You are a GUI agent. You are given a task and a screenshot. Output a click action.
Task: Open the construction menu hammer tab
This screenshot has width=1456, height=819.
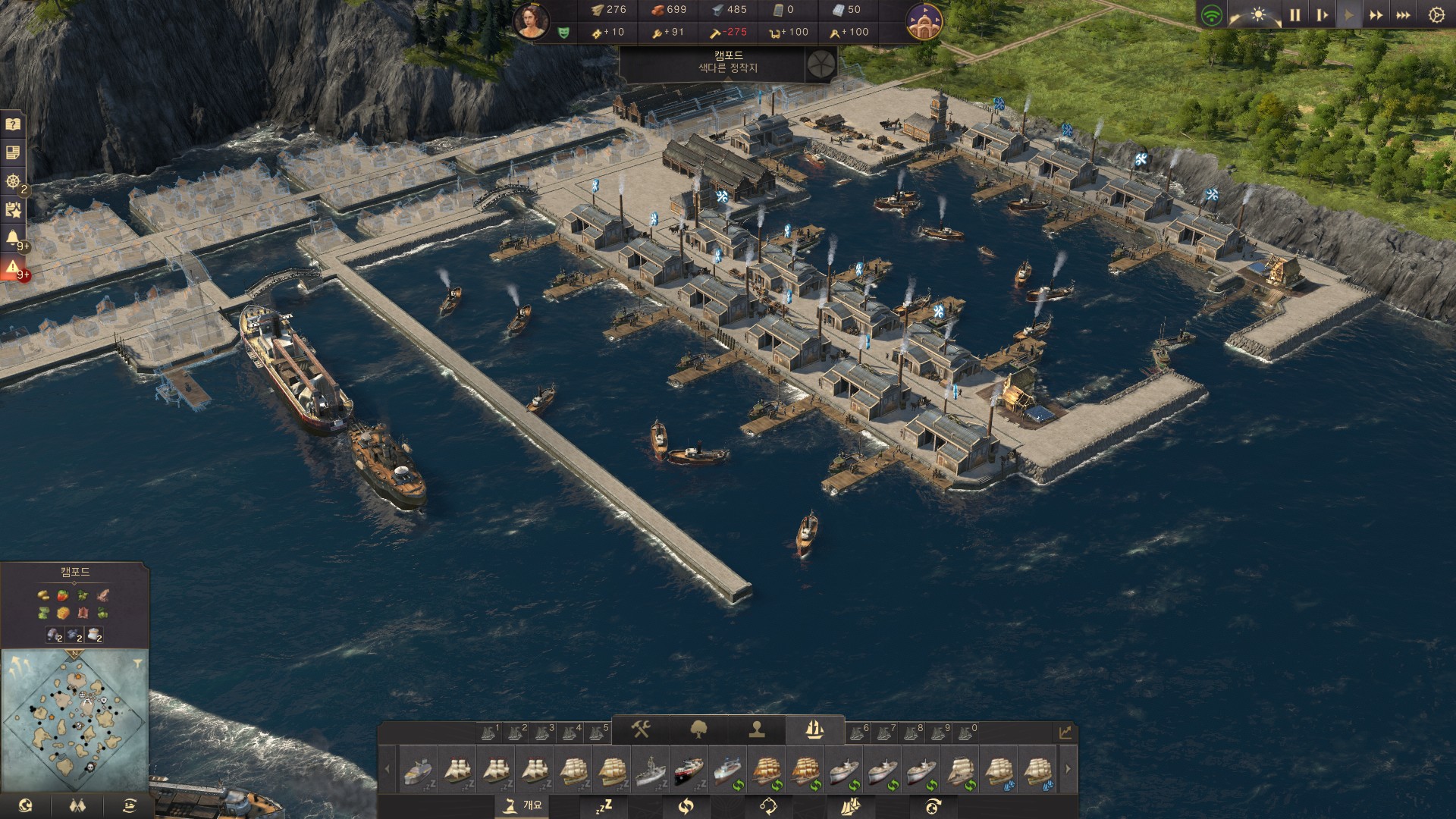click(x=641, y=730)
